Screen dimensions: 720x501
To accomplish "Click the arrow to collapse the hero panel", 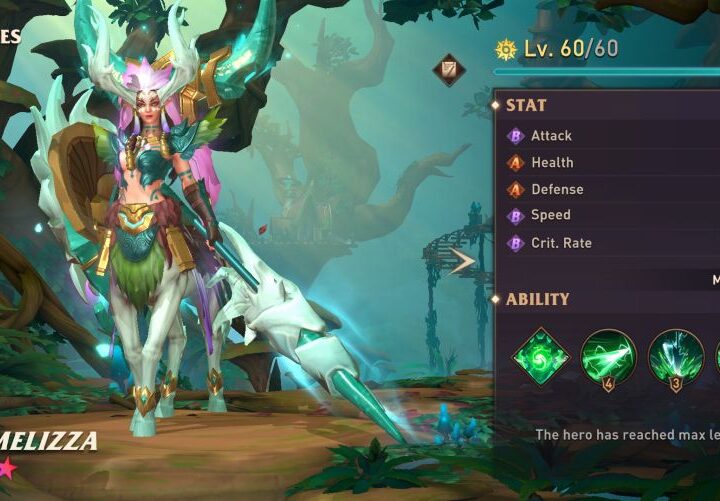I will 462,262.
